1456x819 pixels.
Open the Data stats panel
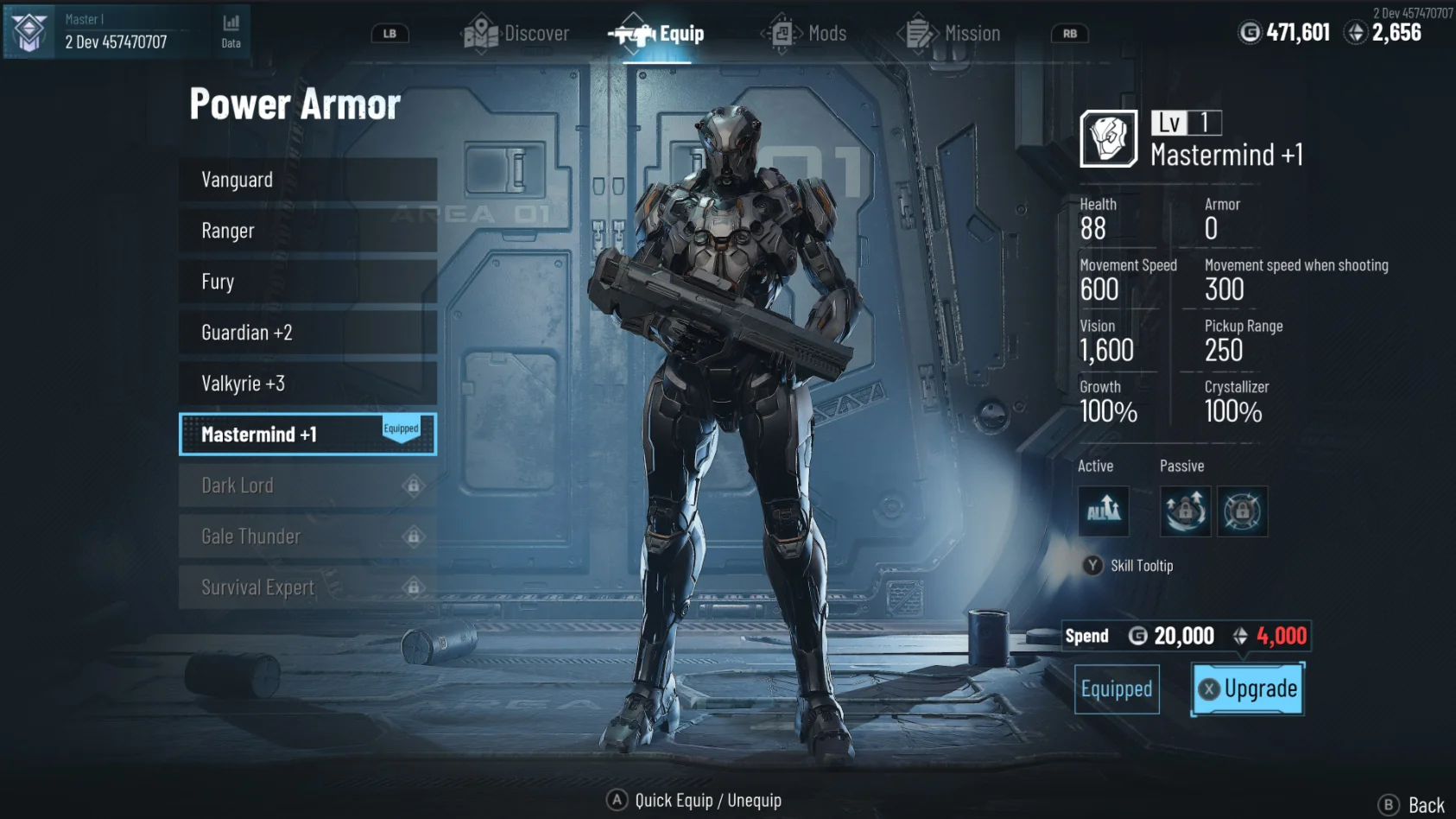pos(231,30)
